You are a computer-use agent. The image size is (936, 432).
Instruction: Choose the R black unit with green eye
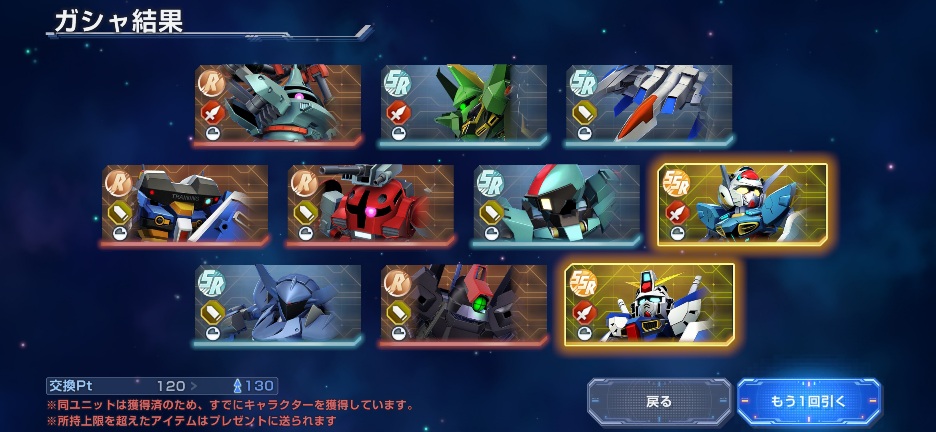463,304
